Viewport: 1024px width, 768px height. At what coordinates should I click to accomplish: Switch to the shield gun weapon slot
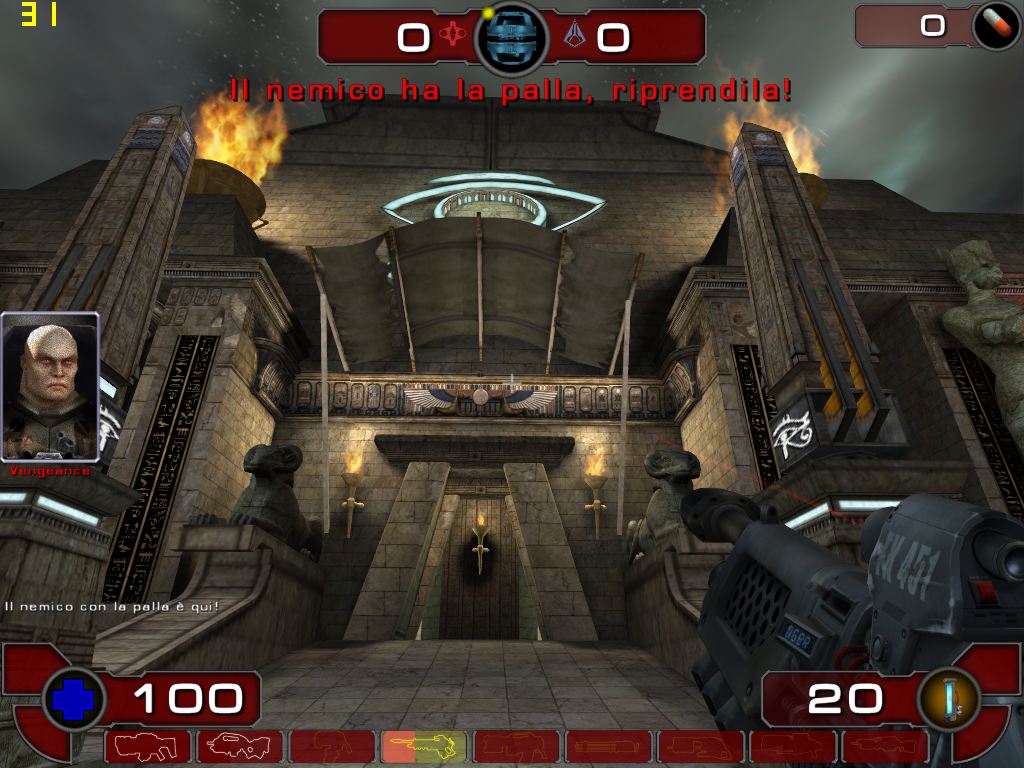(149, 746)
